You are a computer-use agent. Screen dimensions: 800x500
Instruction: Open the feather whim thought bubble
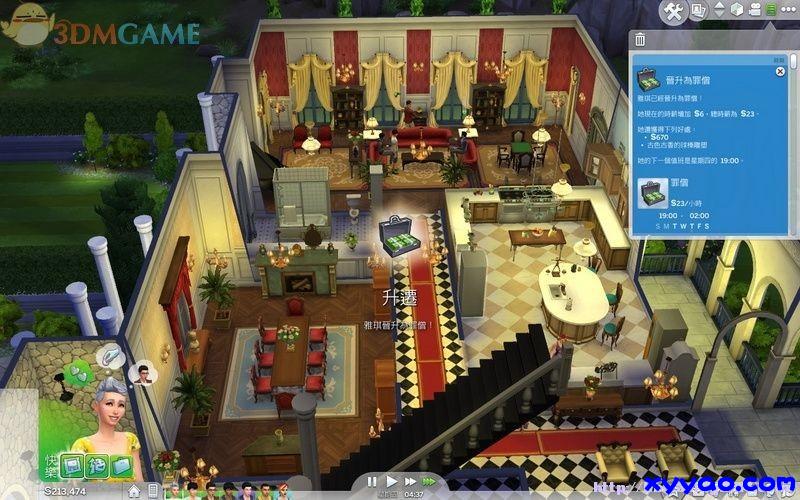point(110,355)
